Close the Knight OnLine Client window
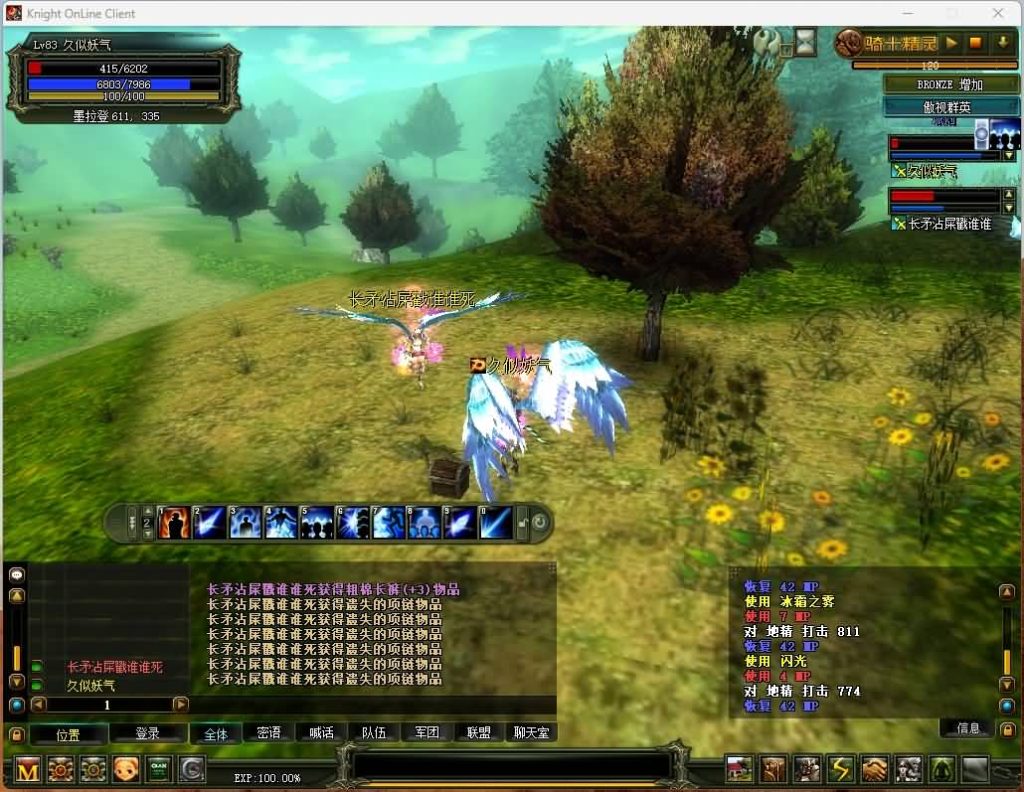This screenshot has height=792, width=1024. coord(998,13)
